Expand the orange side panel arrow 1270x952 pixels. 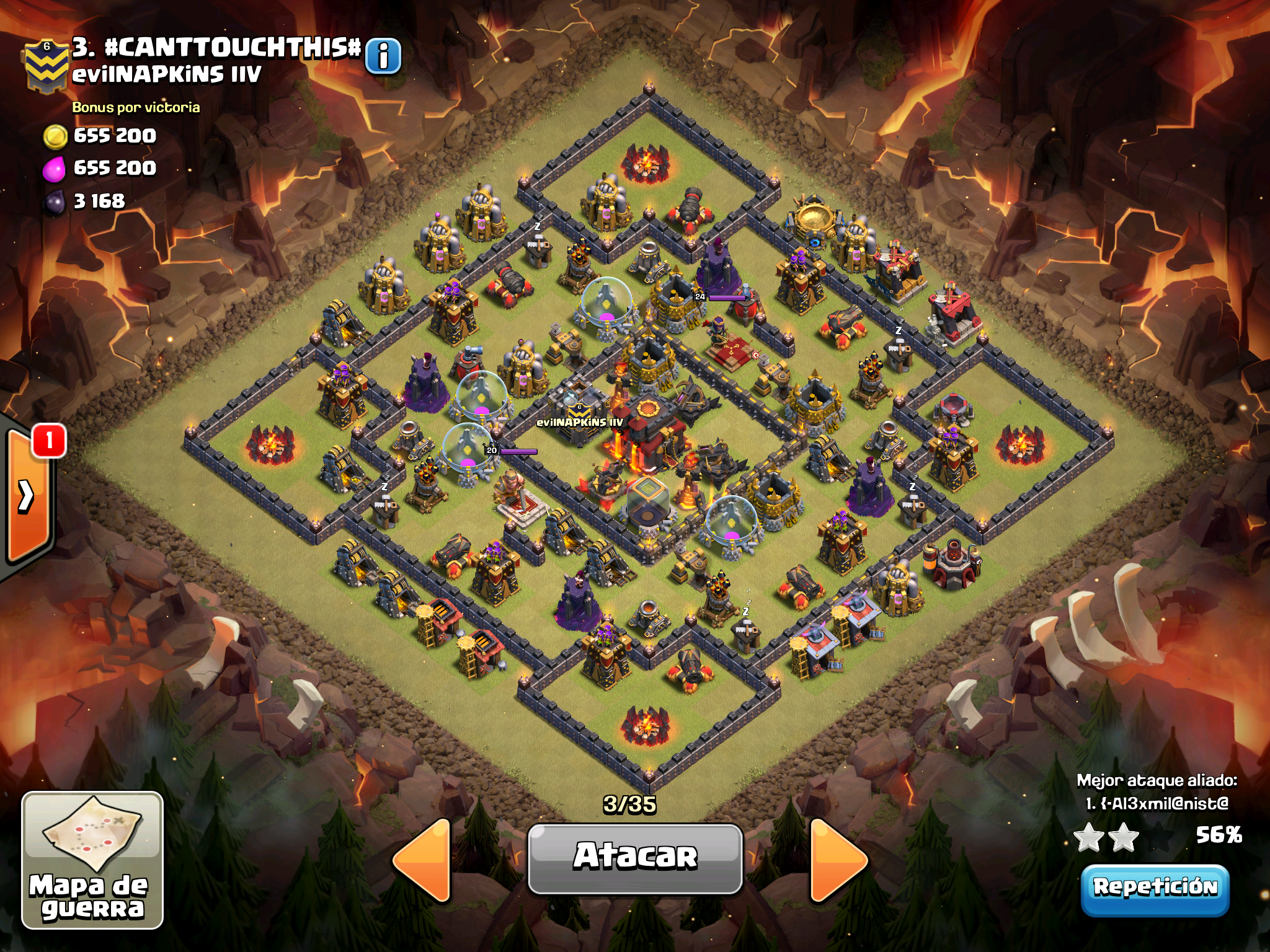pyautogui.click(x=27, y=496)
